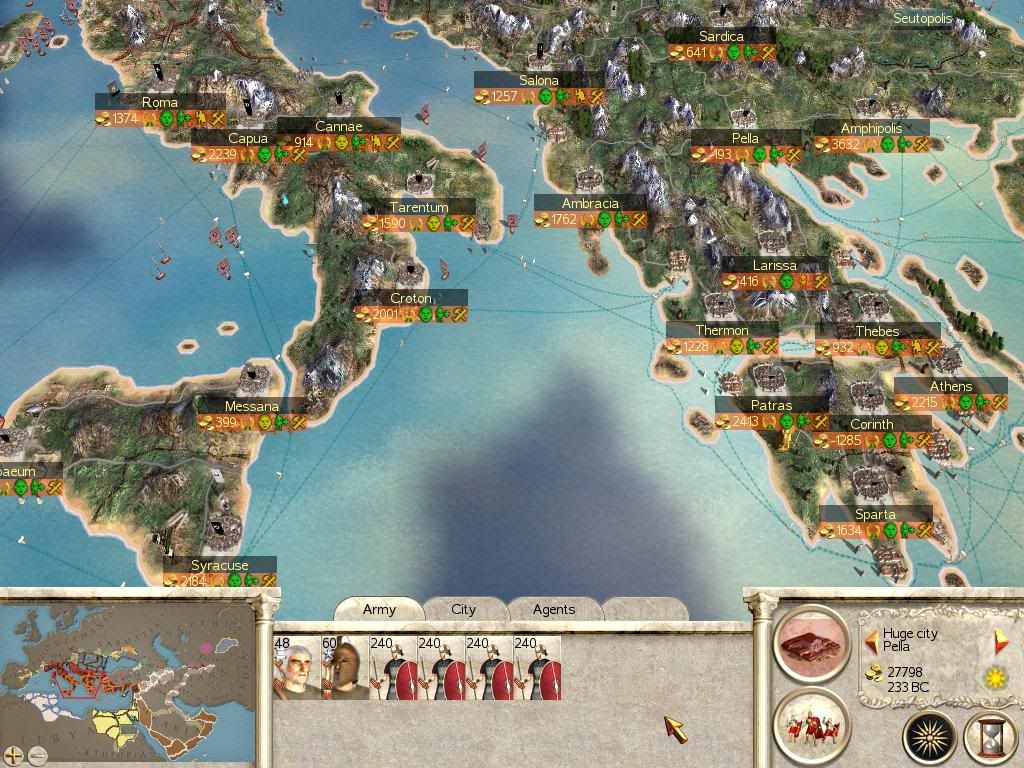
Task: Select the bronze-helmeted unit card with 60 men
Action: [345, 668]
